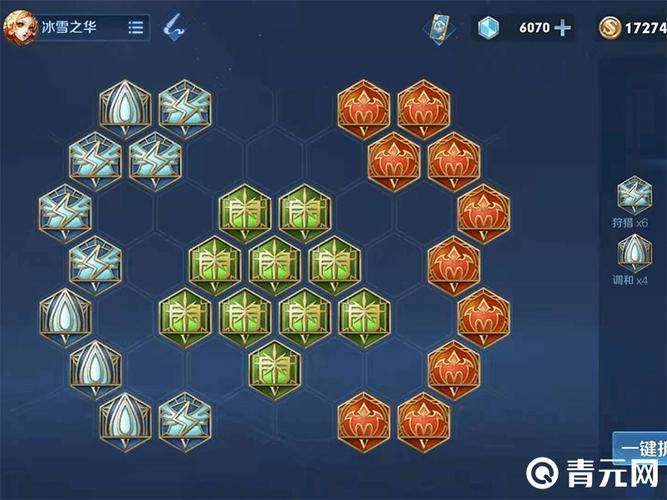Image resolution: width=667 pixels, height=500 pixels.
Task: Click the blue wing icon beside the page name
Action: point(177,27)
